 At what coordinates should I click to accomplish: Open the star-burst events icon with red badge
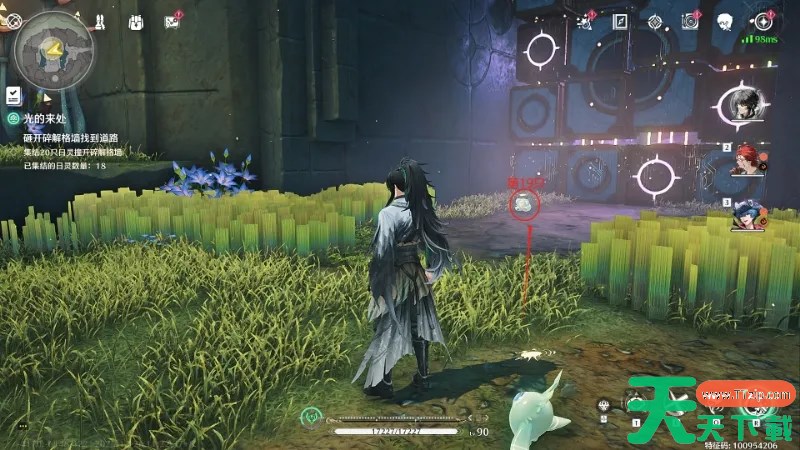[585, 21]
